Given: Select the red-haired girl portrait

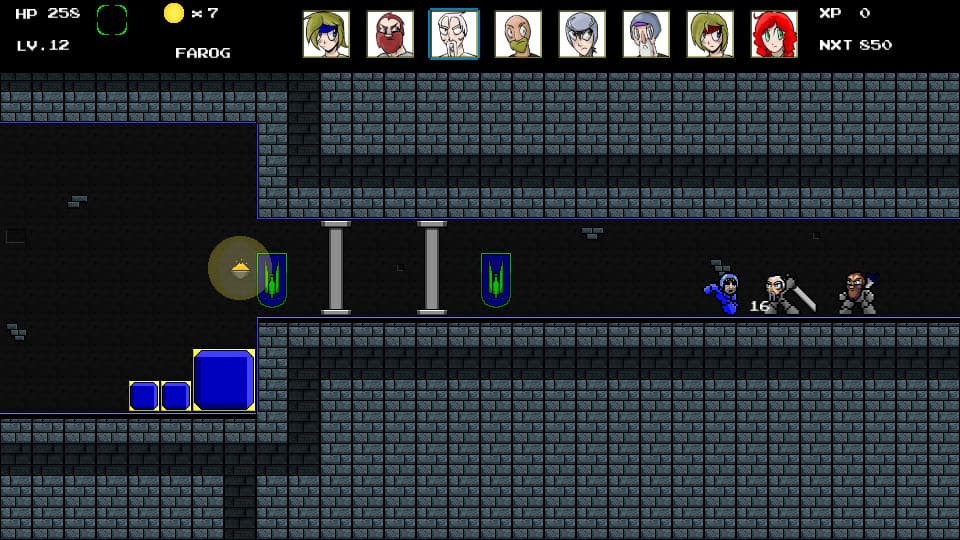Looking at the screenshot, I should [774, 35].
